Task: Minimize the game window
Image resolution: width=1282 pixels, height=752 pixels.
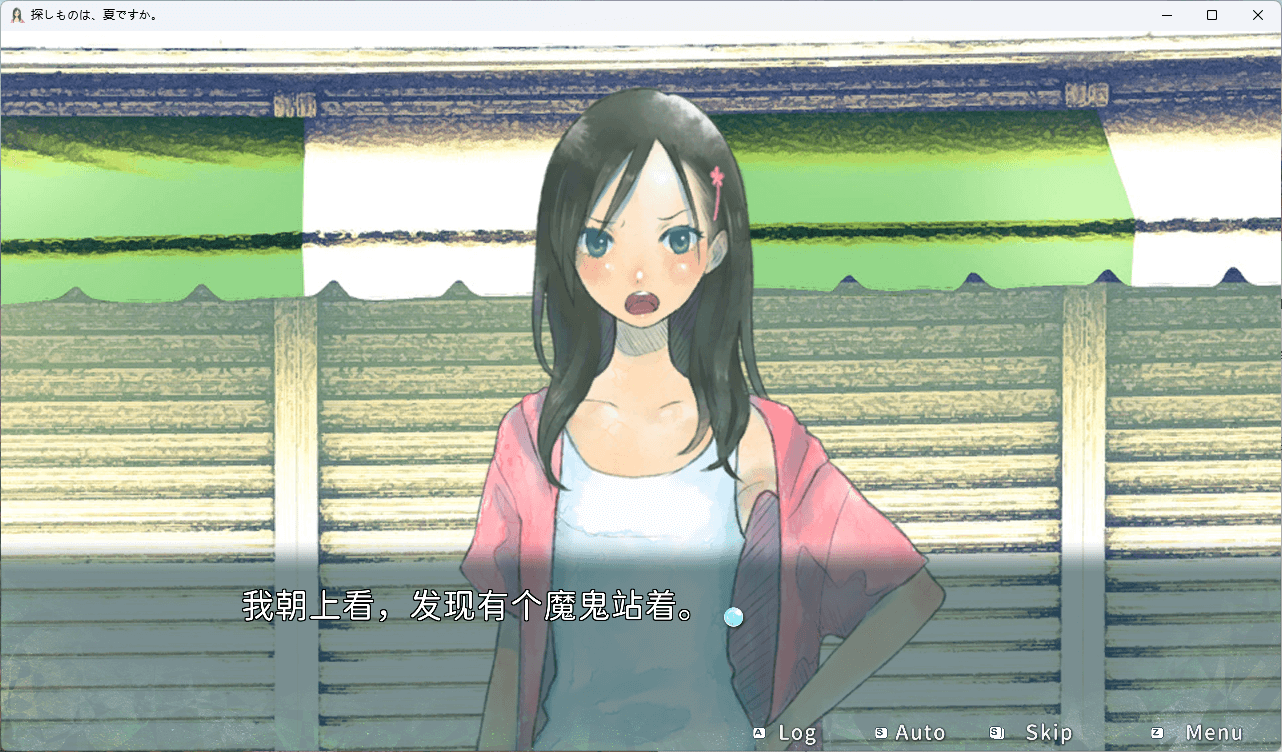Action: coord(1166,15)
